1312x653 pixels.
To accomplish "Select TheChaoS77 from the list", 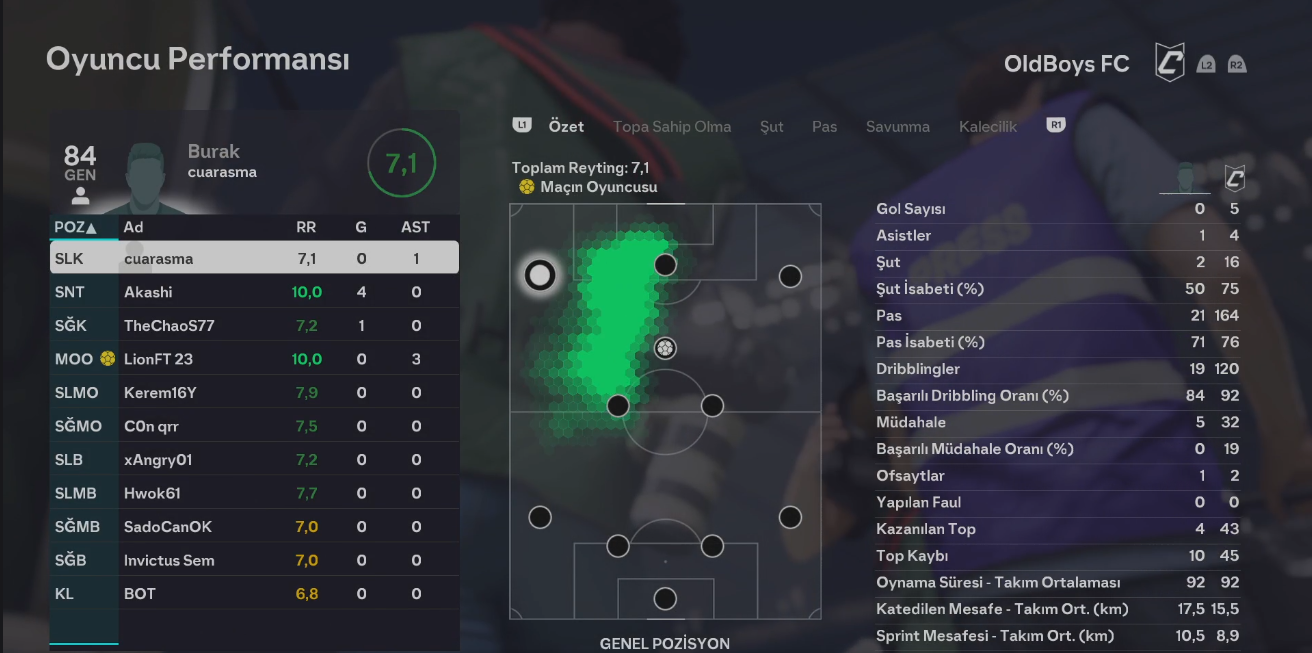I will pos(254,326).
